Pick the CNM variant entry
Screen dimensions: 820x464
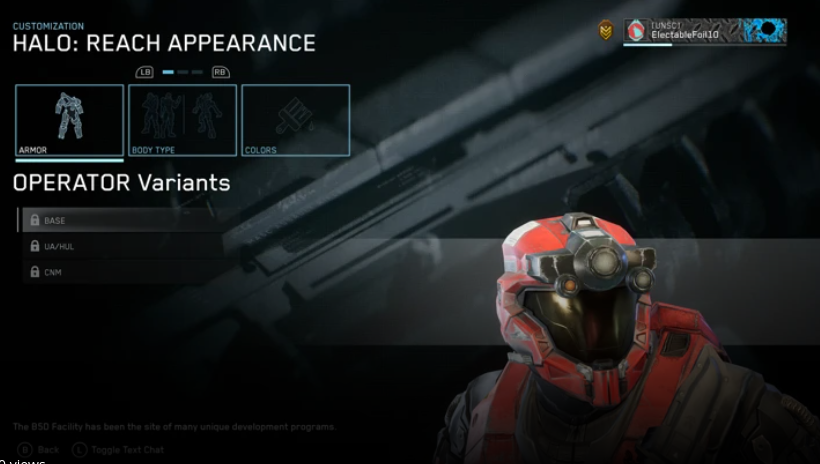[x=120, y=272]
